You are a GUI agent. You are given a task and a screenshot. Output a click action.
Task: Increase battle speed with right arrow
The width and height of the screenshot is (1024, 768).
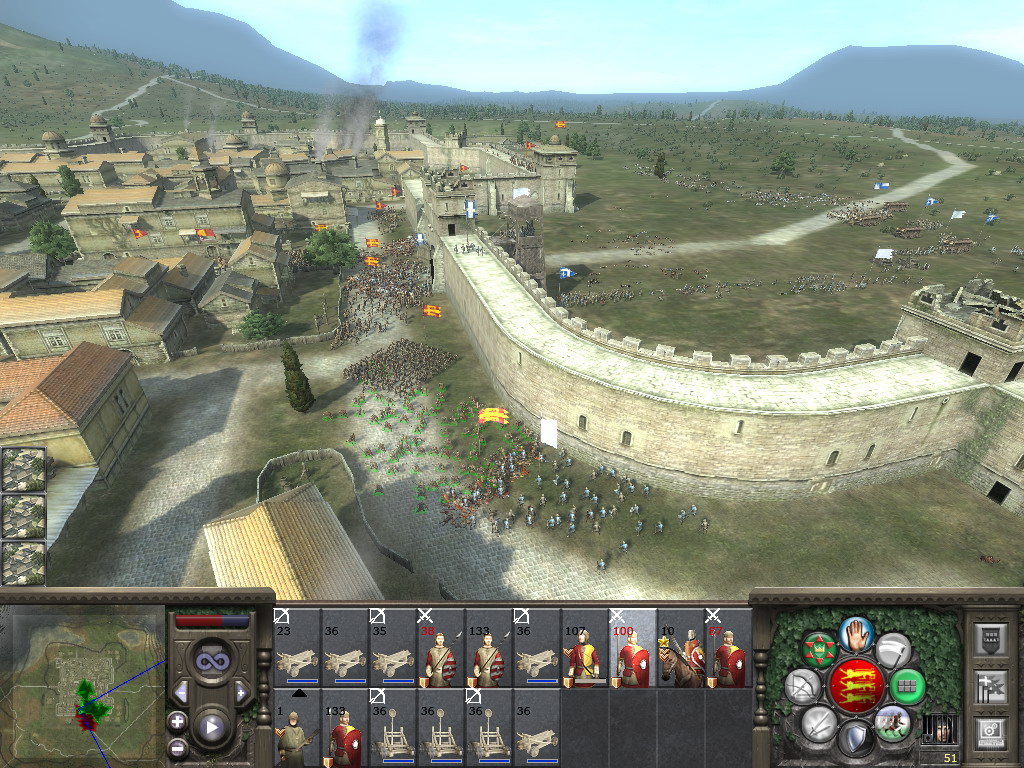(241, 692)
